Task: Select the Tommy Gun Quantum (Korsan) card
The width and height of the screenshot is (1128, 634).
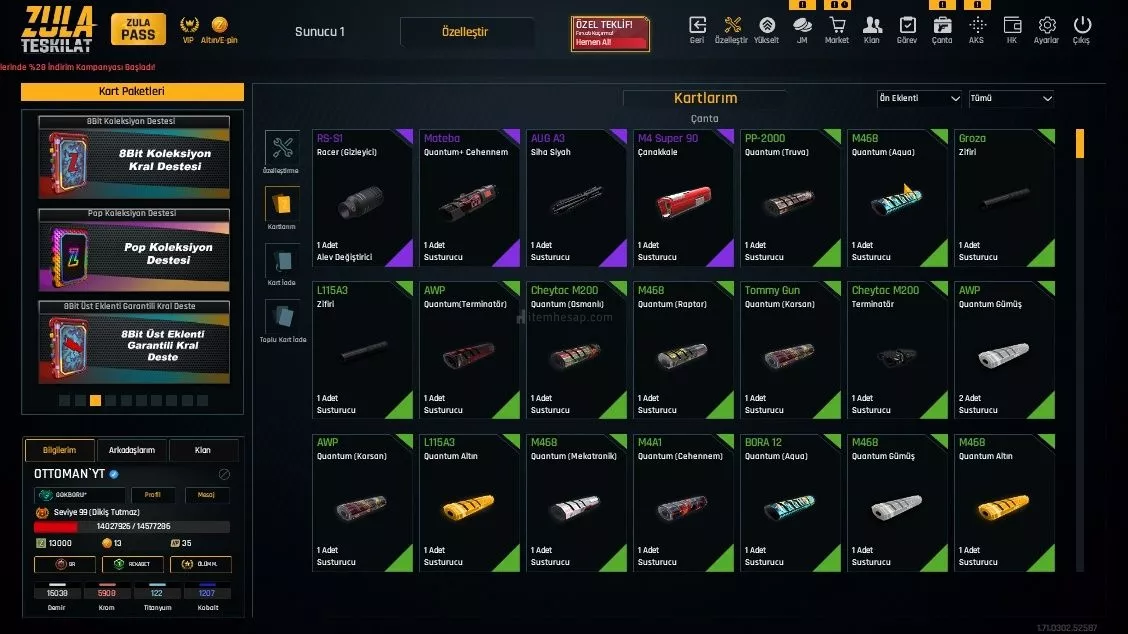Action: (790, 350)
